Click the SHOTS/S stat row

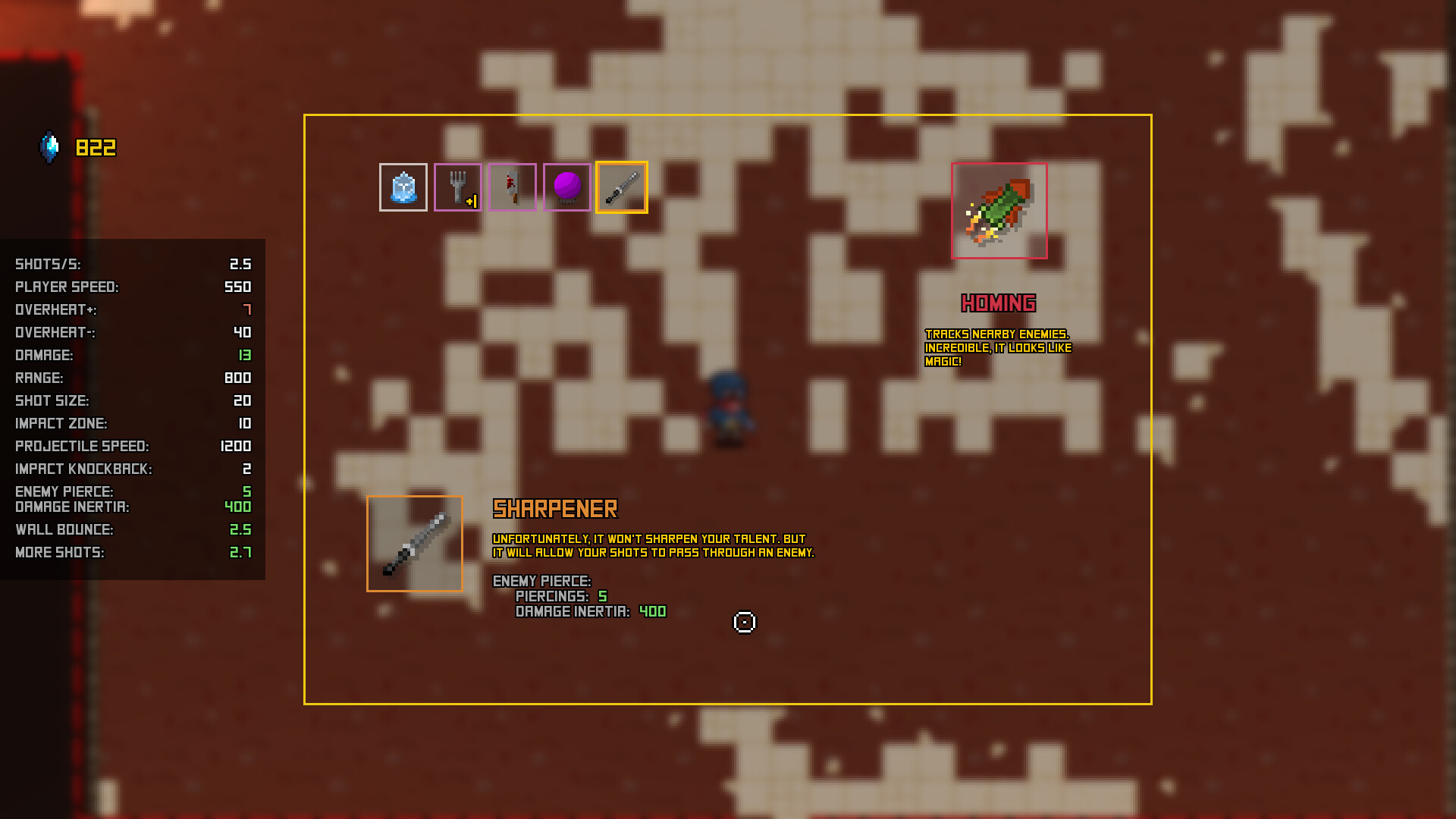pyautogui.click(x=129, y=264)
